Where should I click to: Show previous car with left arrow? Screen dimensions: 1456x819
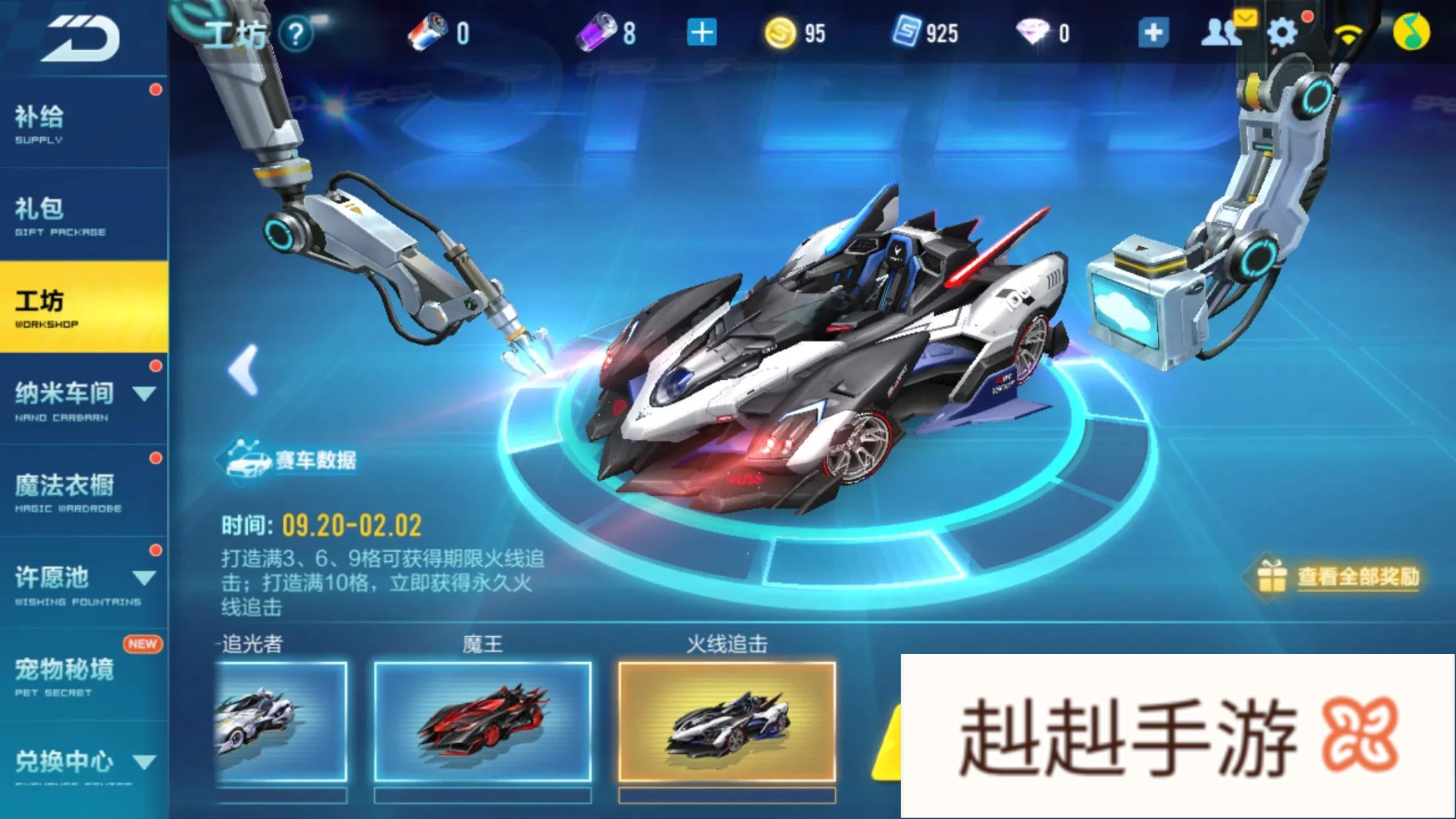pyautogui.click(x=243, y=370)
